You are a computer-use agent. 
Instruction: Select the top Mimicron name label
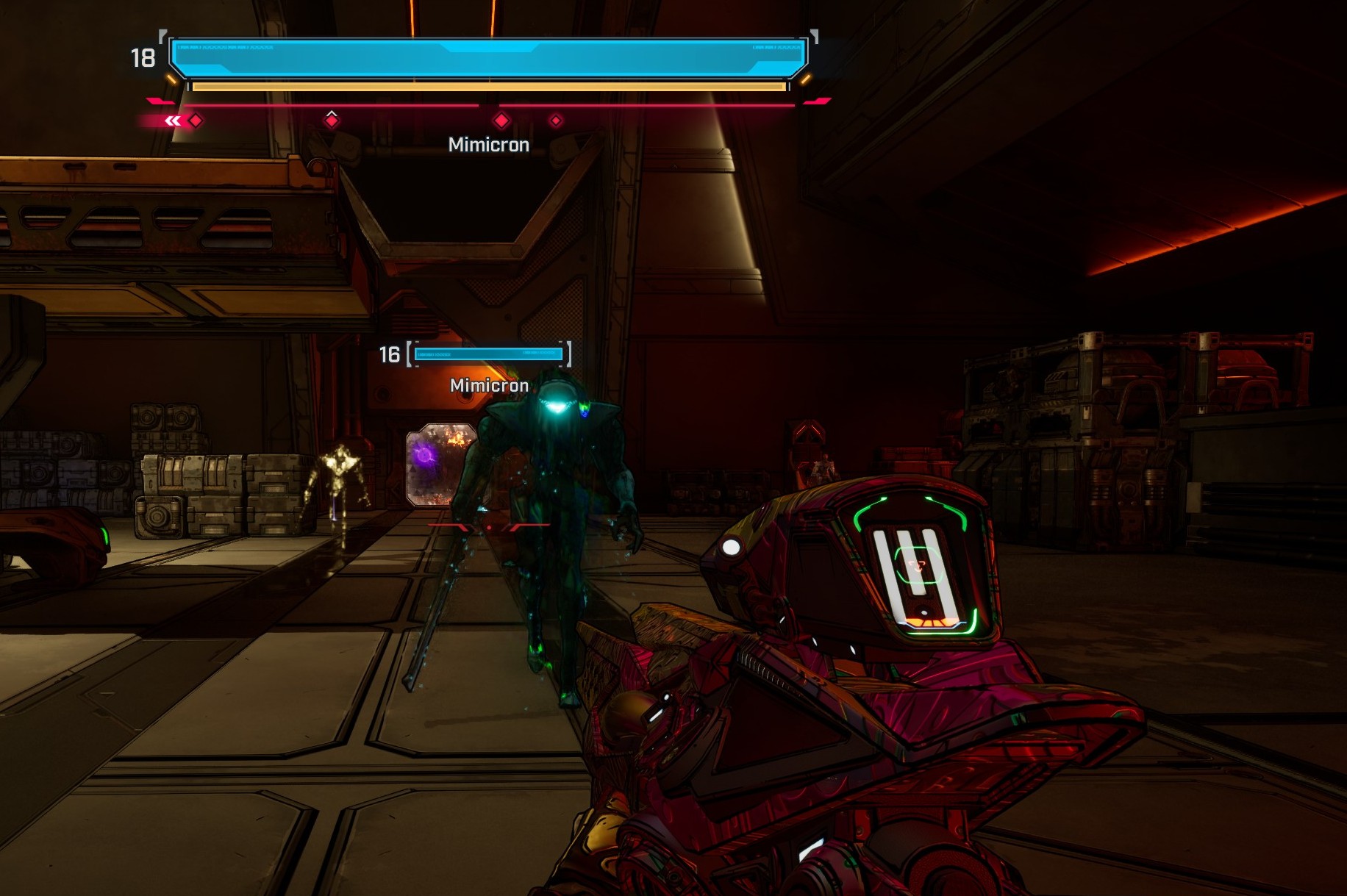pyautogui.click(x=487, y=144)
